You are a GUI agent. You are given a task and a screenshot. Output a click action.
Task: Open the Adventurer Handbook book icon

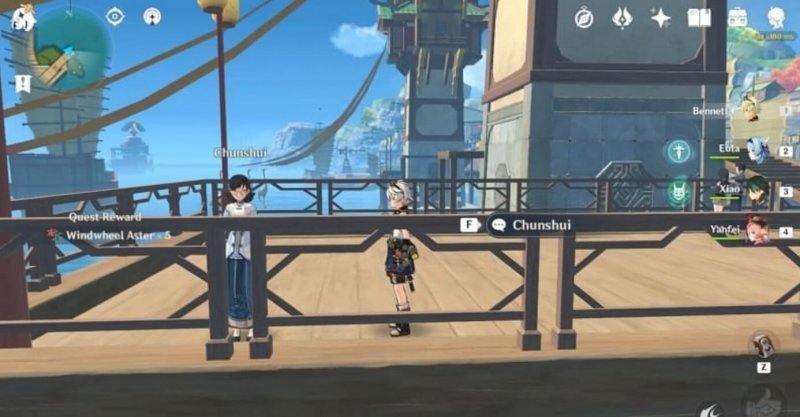coord(699,17)
